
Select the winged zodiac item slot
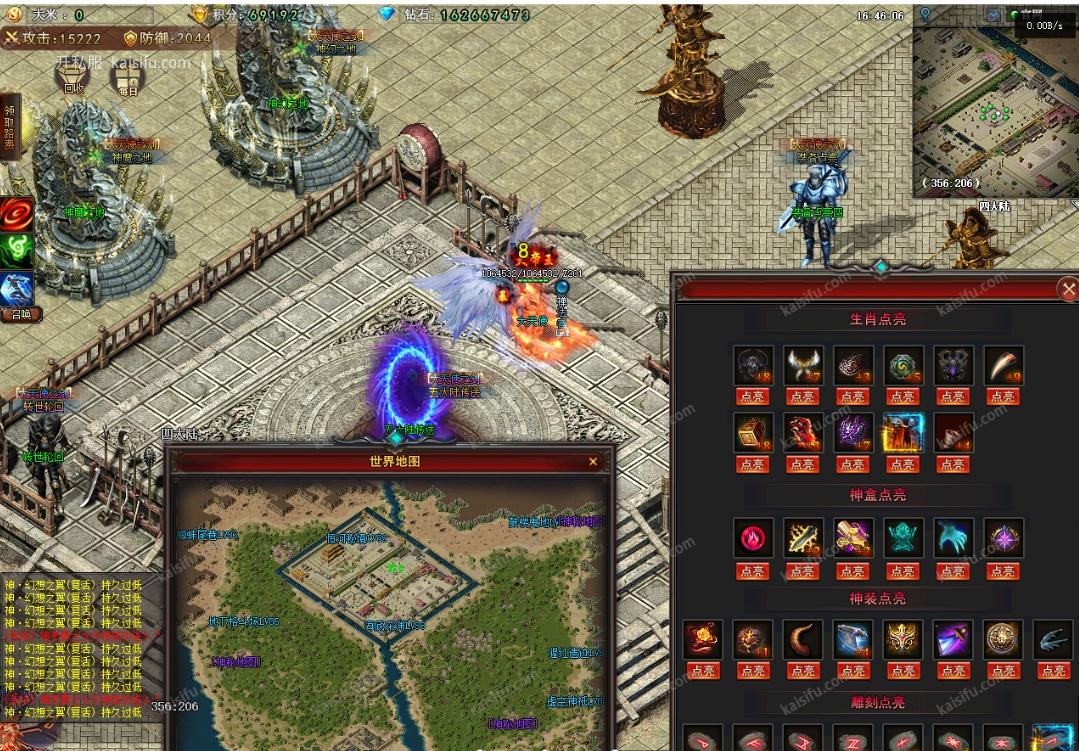(x=802, y=366)
